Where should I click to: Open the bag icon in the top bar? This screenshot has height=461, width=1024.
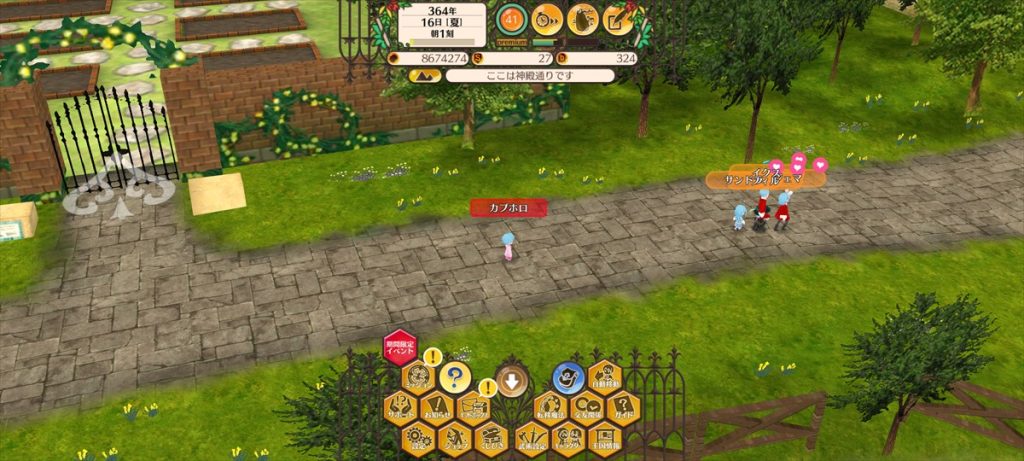point(583,19)
